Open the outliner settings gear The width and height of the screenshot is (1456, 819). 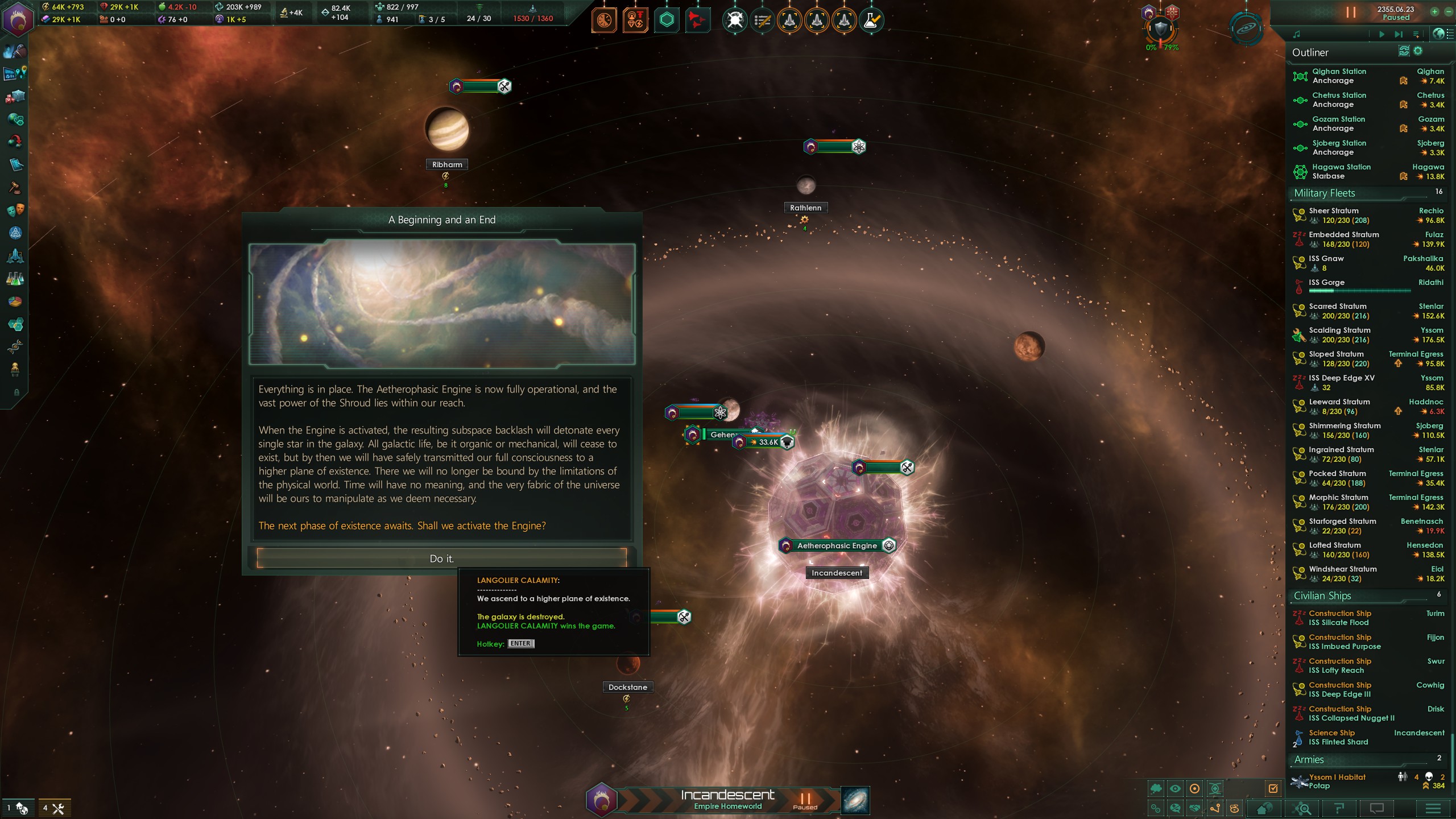pos(1418,52)
